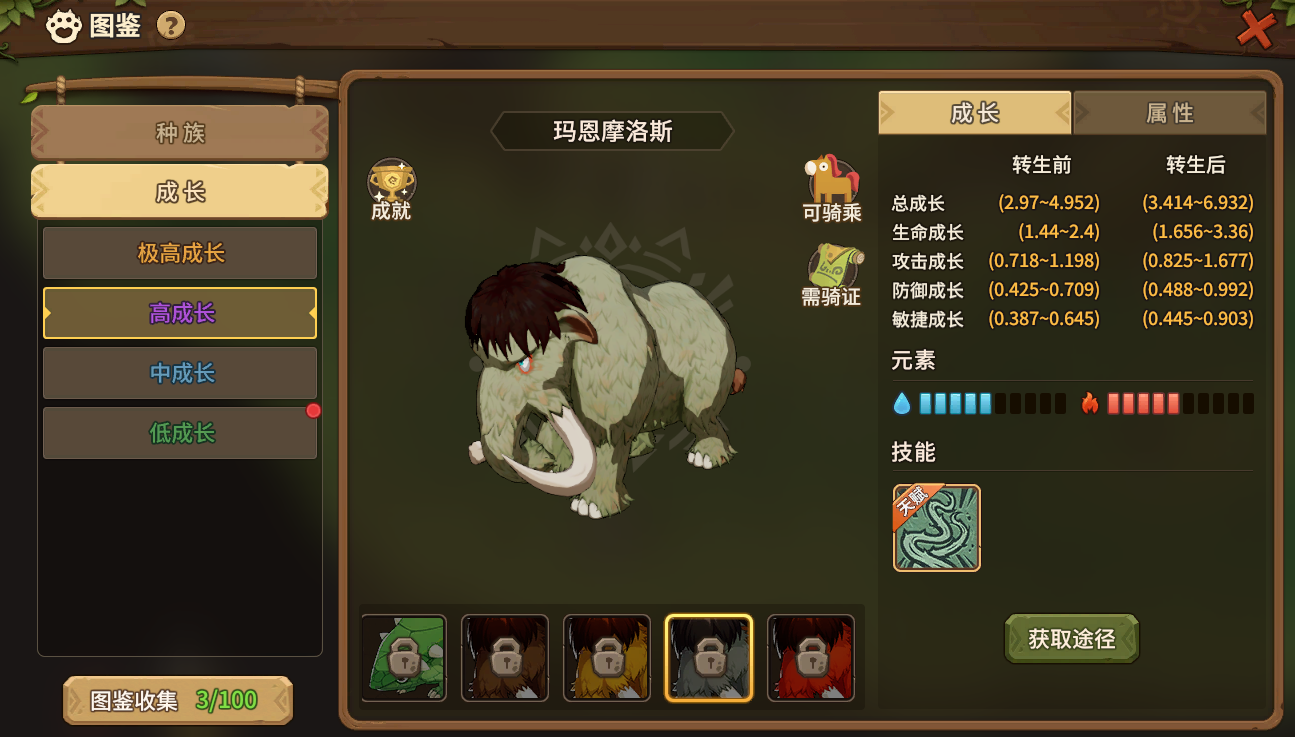Click the 图鉴收集 3/100 counter
The height and width of the screenshot is (737, 1295).
pyautogui.click(x=177, y=701)
